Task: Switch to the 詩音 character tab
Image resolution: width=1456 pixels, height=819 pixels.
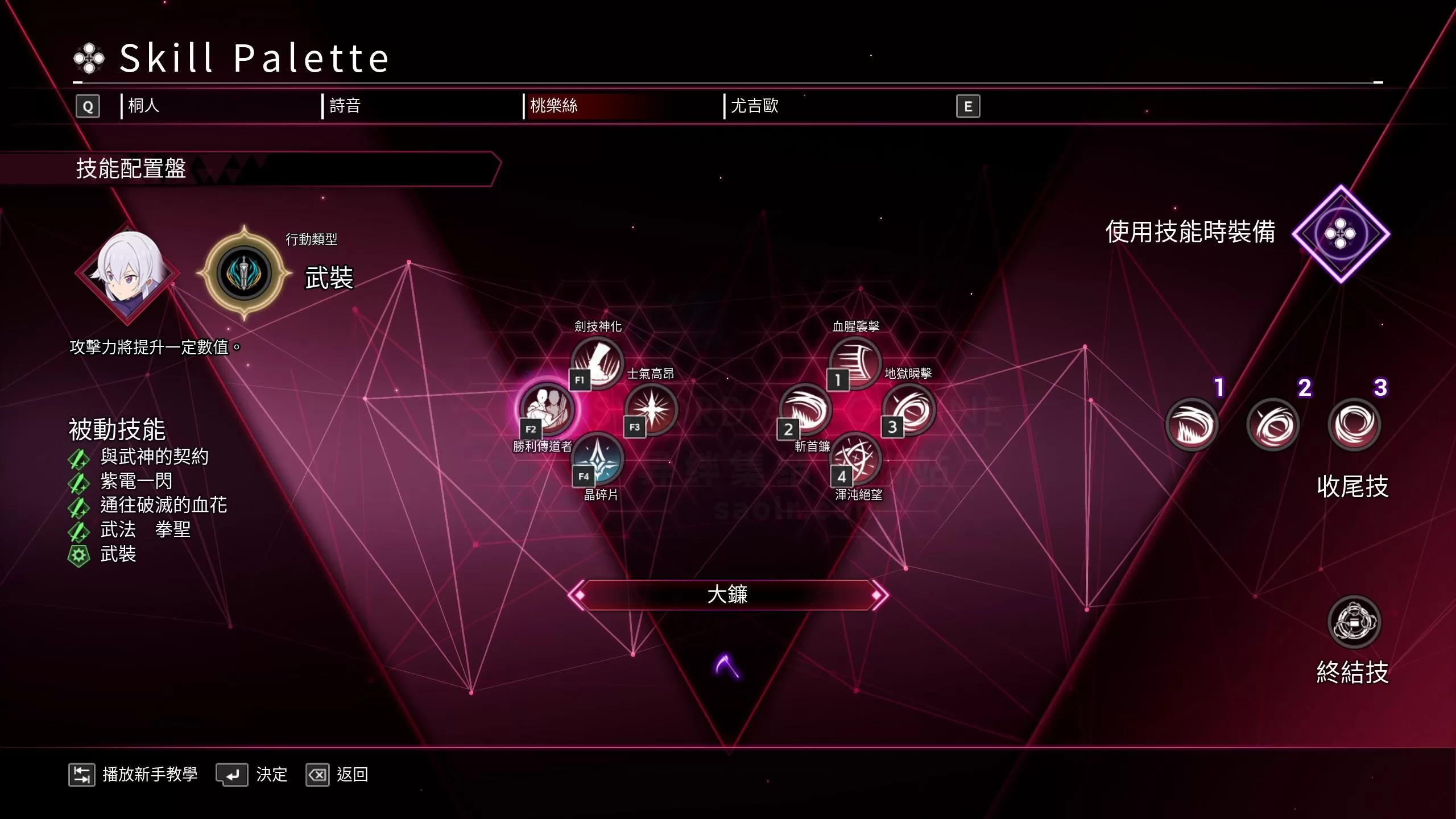Action: tap(345, 106)
